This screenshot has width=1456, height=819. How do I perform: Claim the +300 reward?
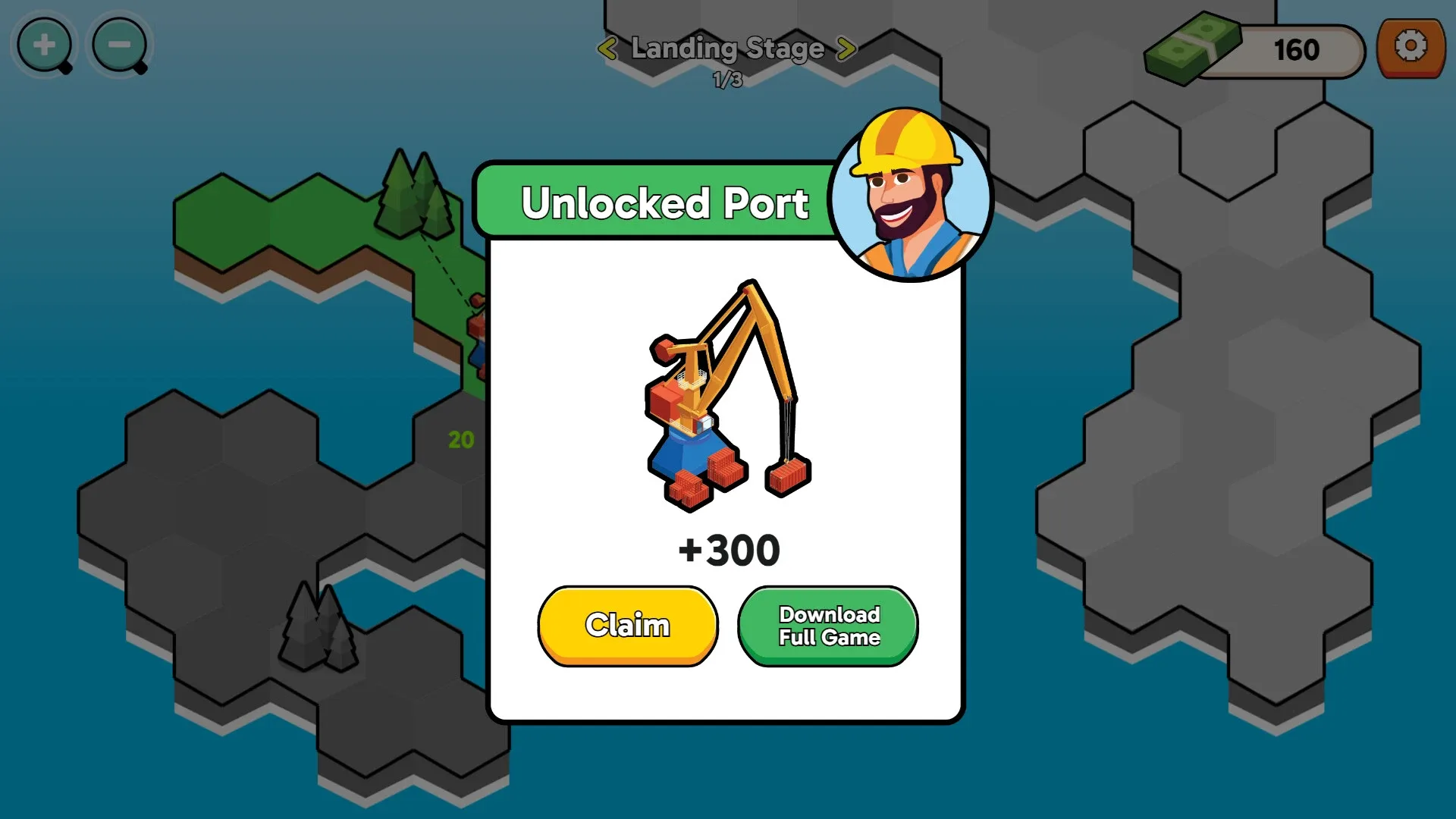tap(627, 624)
